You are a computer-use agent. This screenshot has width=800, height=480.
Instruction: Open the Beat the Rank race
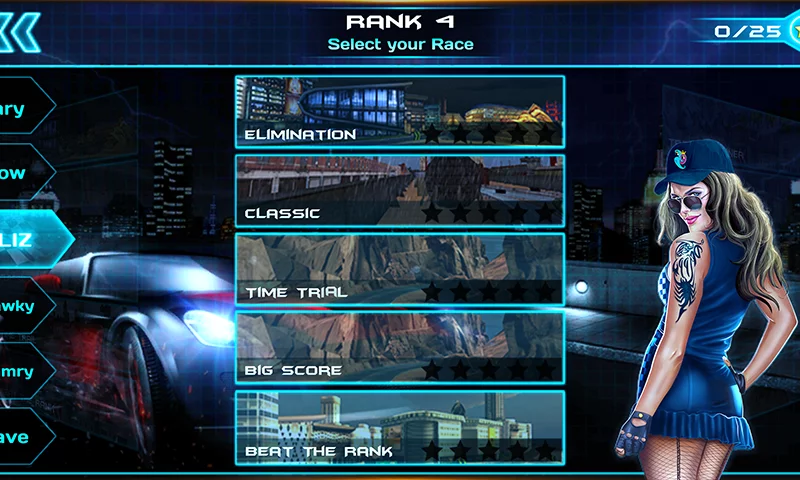pos(399,426)
